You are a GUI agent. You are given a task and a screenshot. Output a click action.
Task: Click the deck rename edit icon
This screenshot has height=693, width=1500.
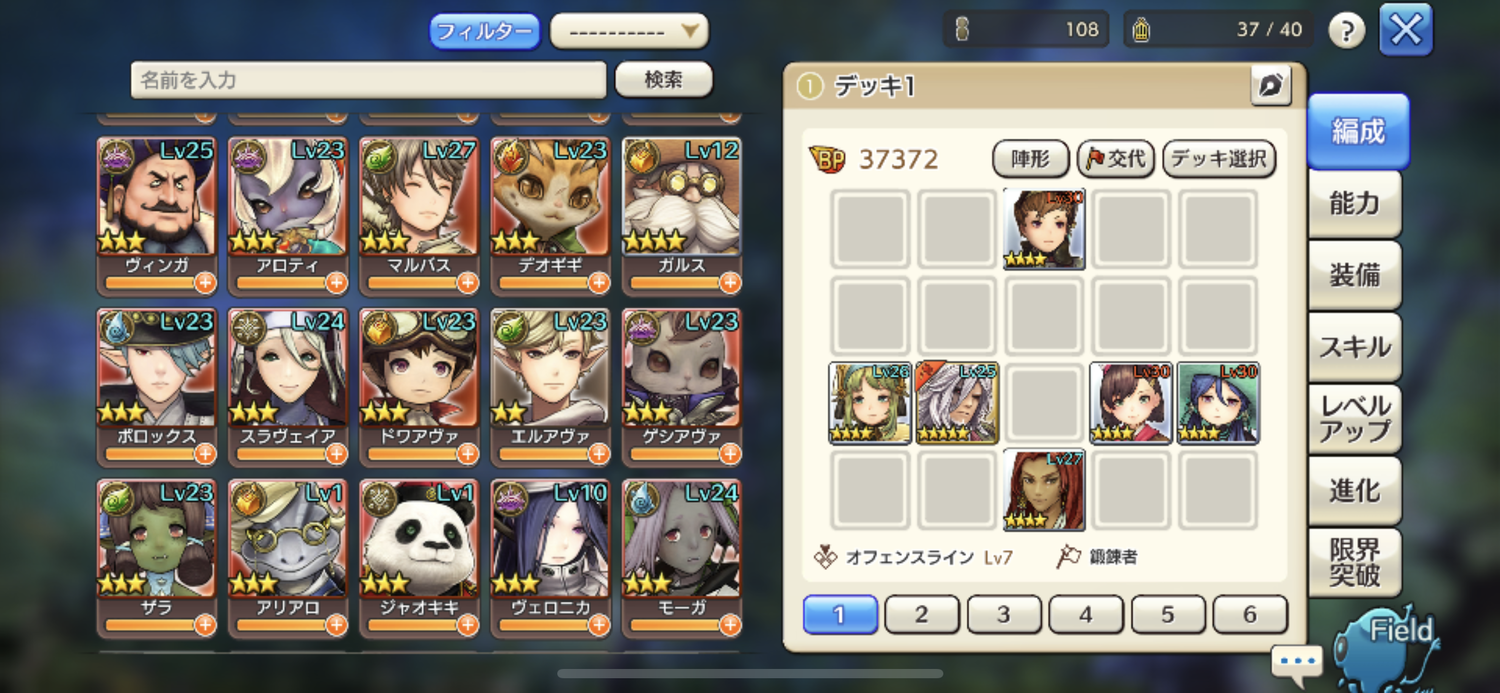pyautogui.click(x=1270, y=86)
